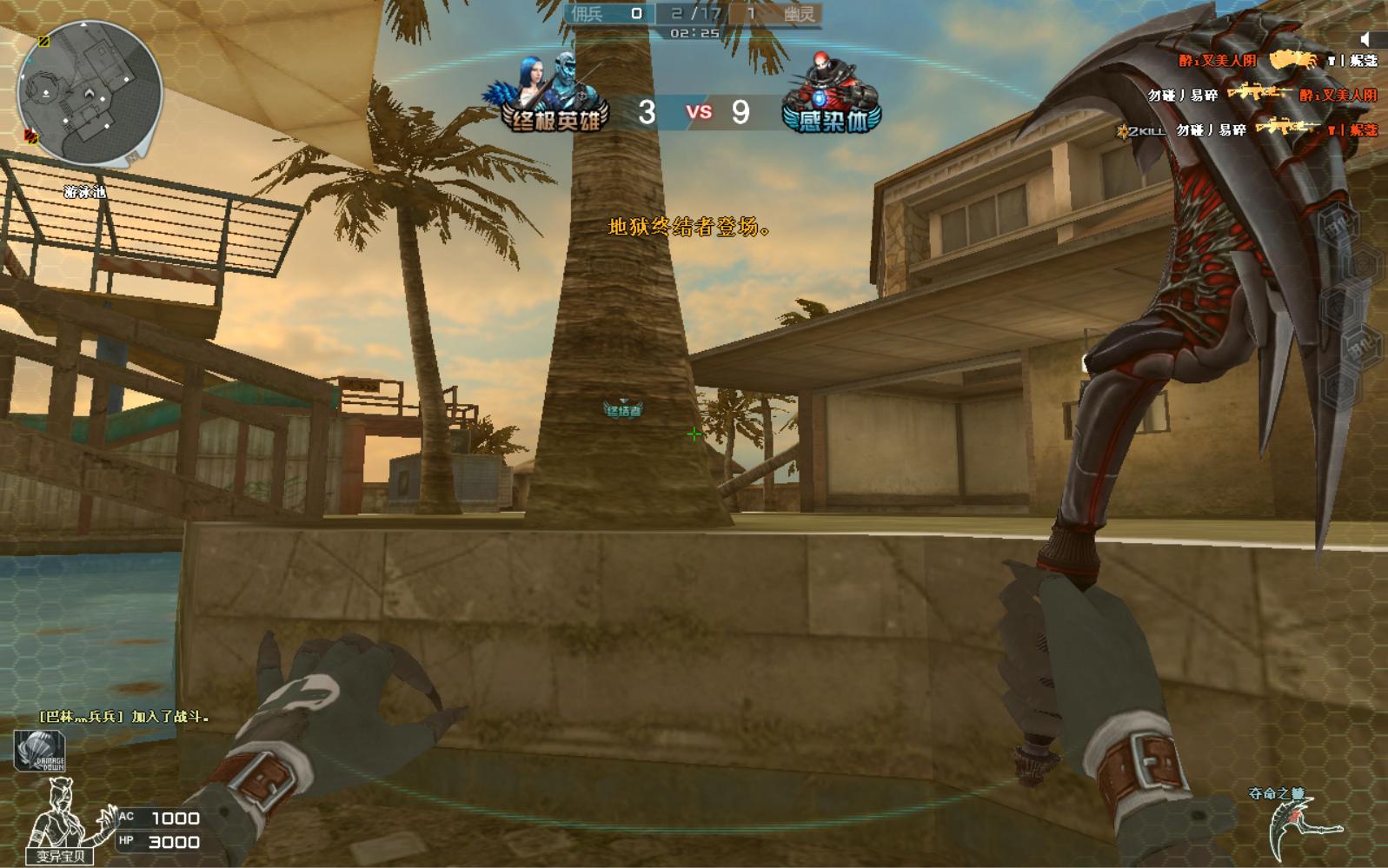Select the 2KILL kill feed entry
Screen dimensions: 1388x868
pyautogui.click(x=1248, y=130)
